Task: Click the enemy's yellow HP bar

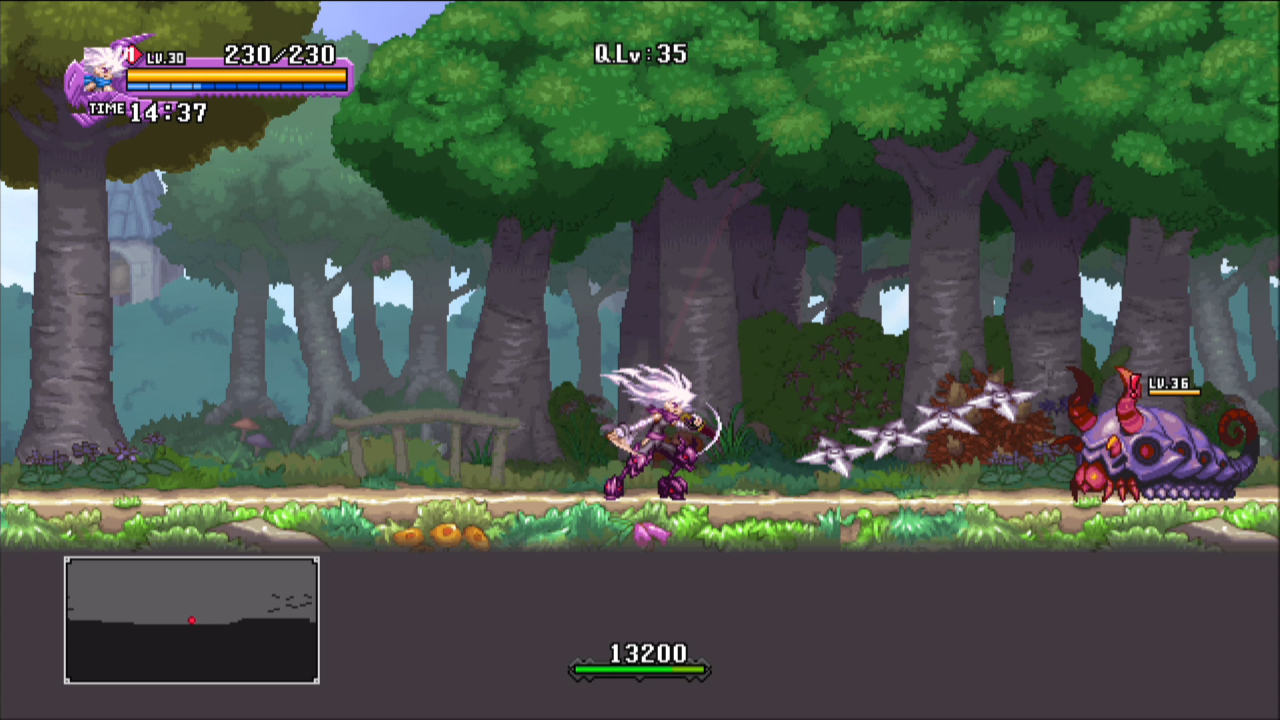Action: pyautogui.click(x=1175, y=393)
